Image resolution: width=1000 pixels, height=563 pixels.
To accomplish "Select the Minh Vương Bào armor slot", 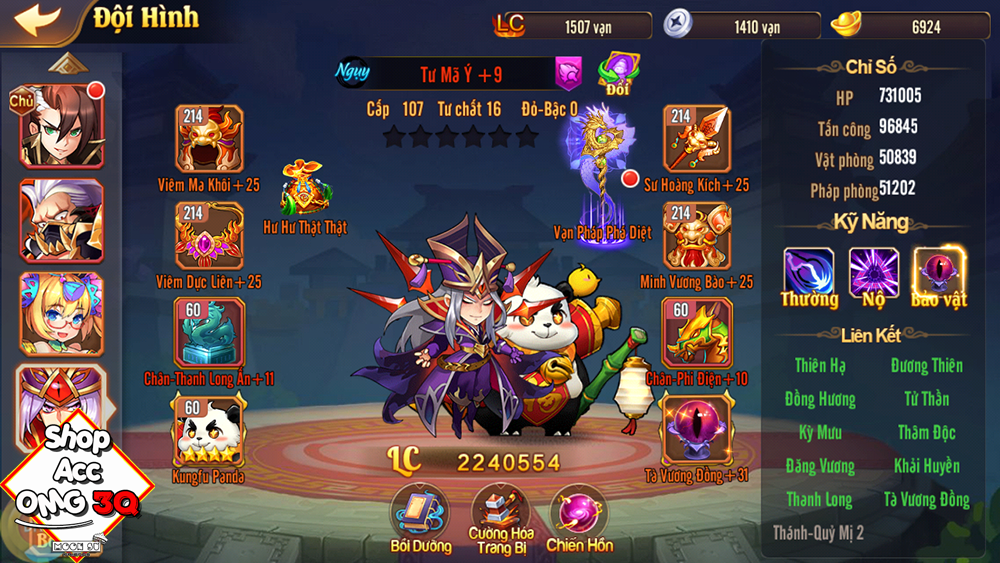I will tap(697, 235).
